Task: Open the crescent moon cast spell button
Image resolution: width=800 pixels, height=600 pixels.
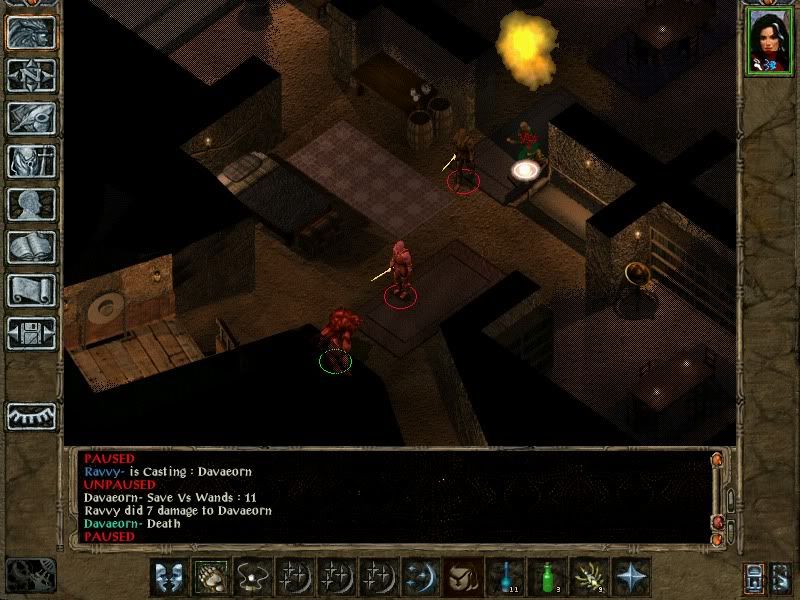Action: (x=416, y=577)
